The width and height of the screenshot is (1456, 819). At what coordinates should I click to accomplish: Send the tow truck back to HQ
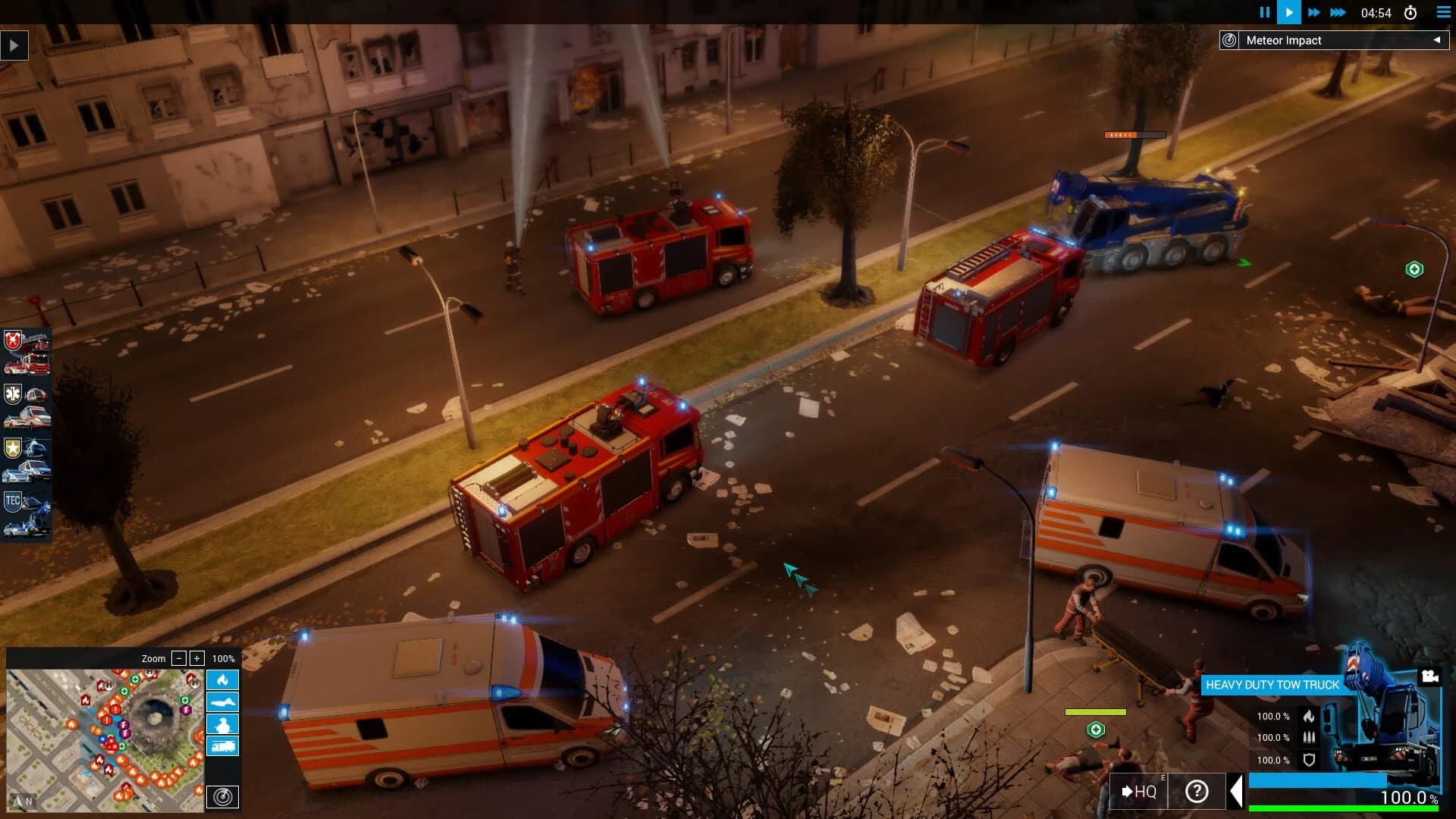[x=1140, y=791]
